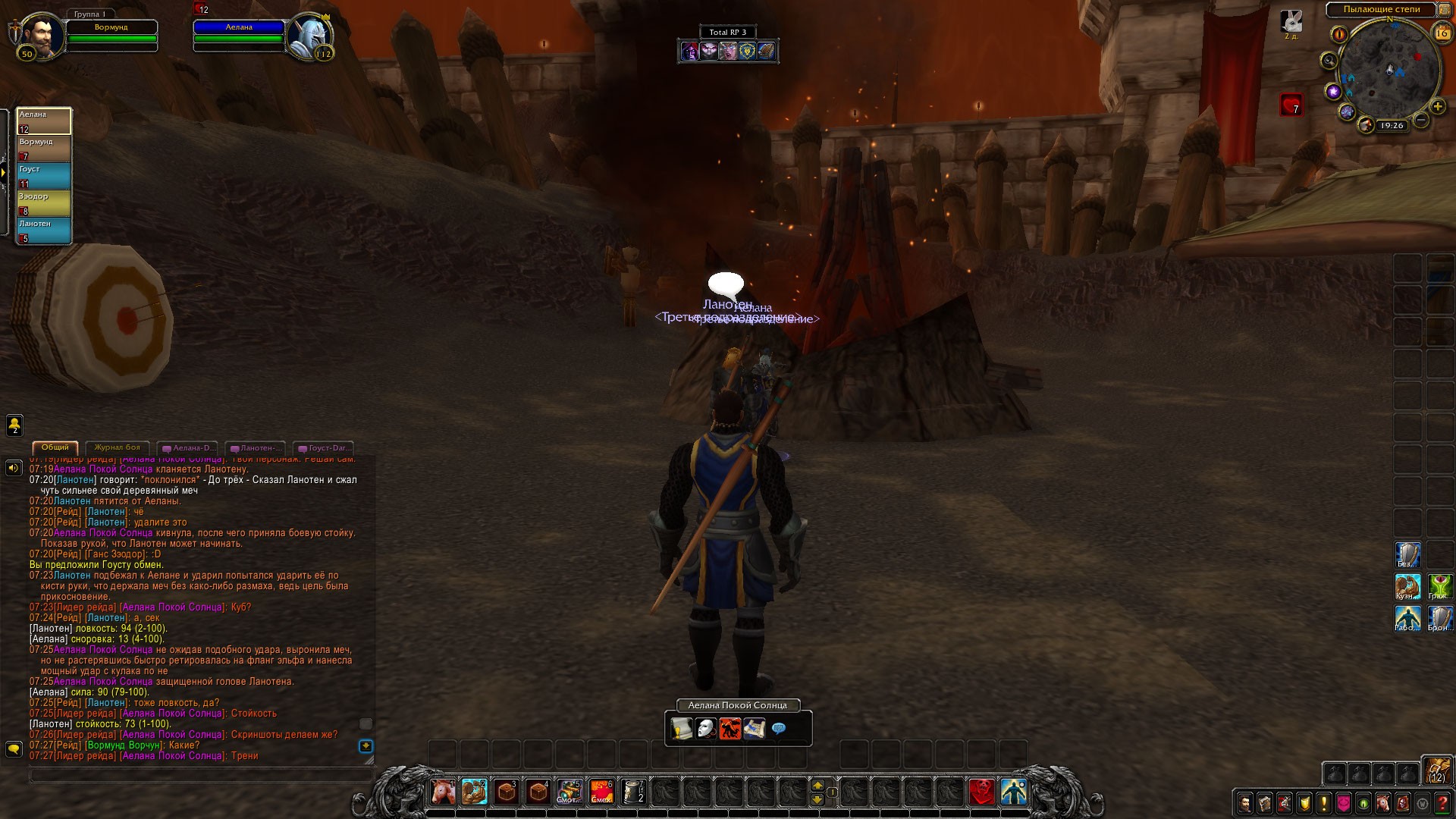Zoom out the minimap with minus button
1456x819 pixels.
click(x=1422, y=120)
